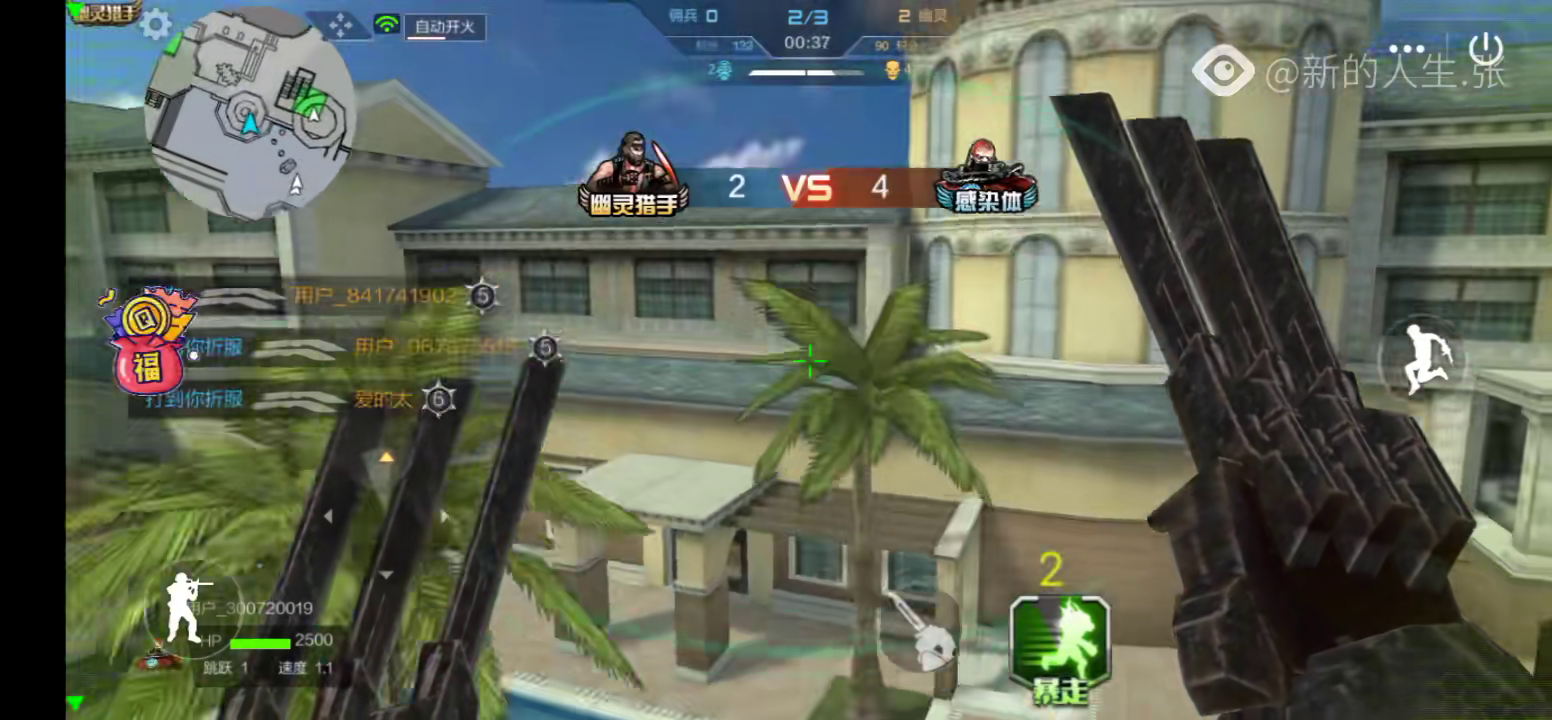
Task: Select the four-arrow move control button
Action: 340,26
